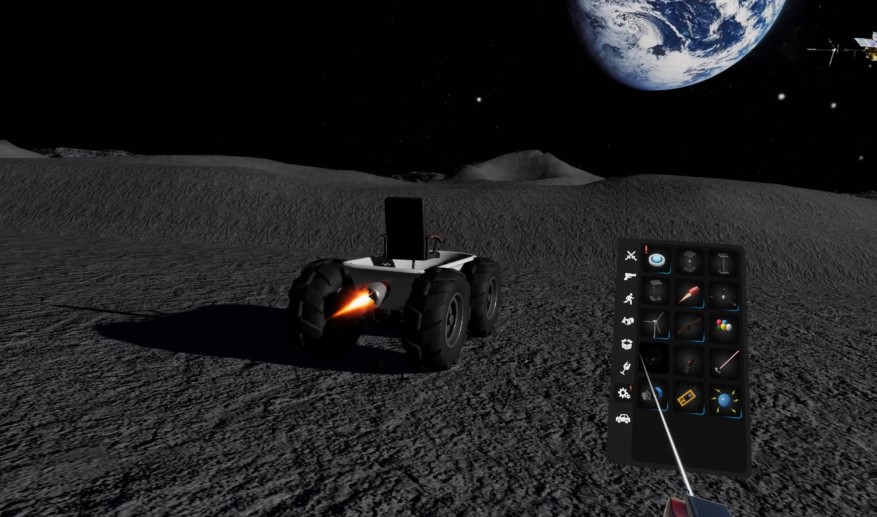The height and width of the screenshot is (517, 877).
Task: Select the blue disc pad item
Action: pyautogui.click(x=657, y=261)
